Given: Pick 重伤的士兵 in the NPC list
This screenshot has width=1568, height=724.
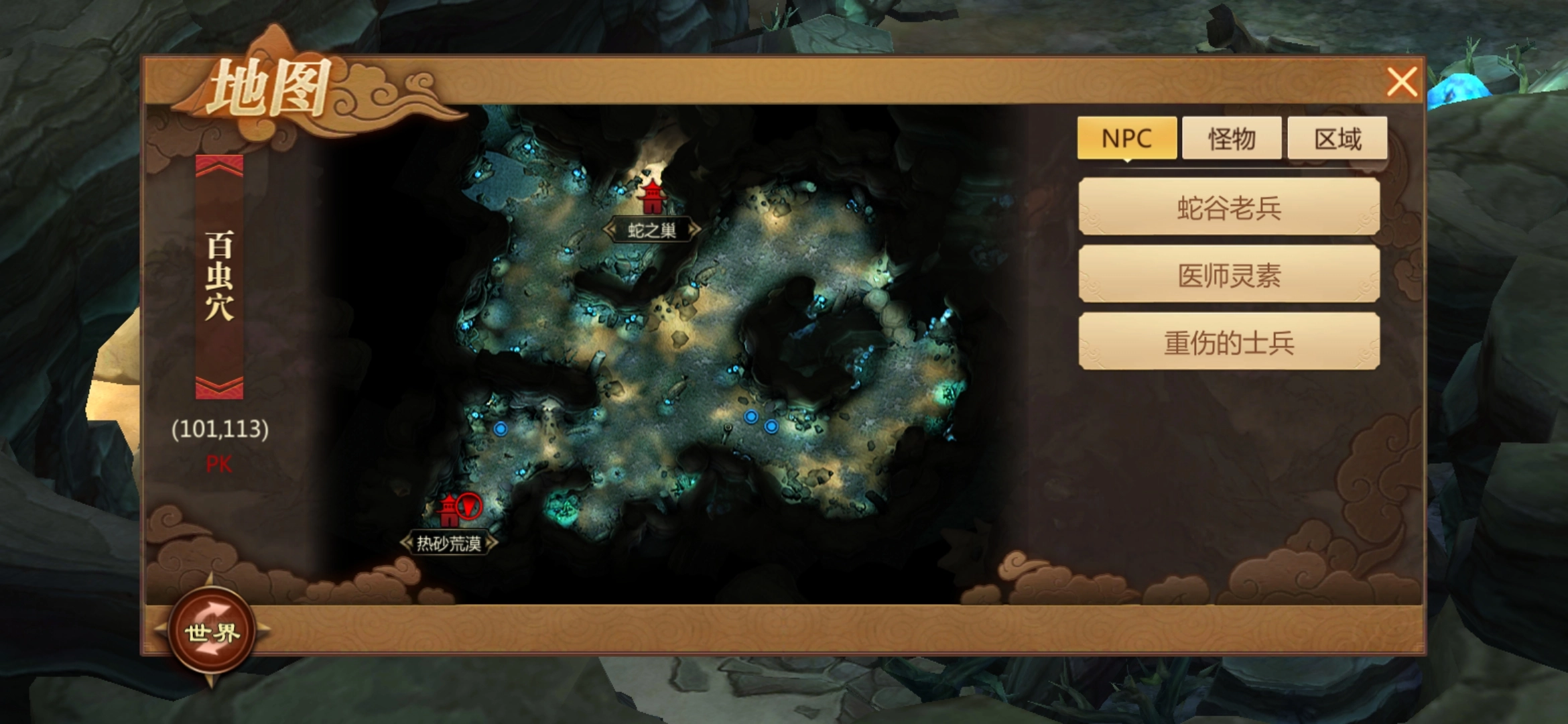Looking at the screenshot, I should point(1229,343).
